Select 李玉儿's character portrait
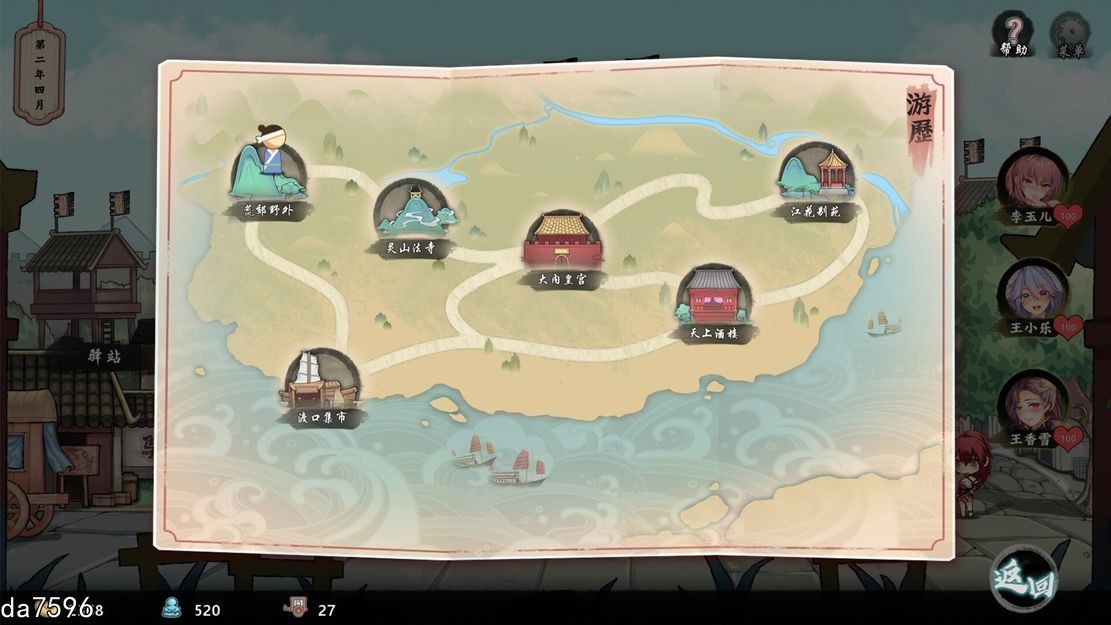The height and width of the screenshot is (625, 1111). [x=1032, y=182]
